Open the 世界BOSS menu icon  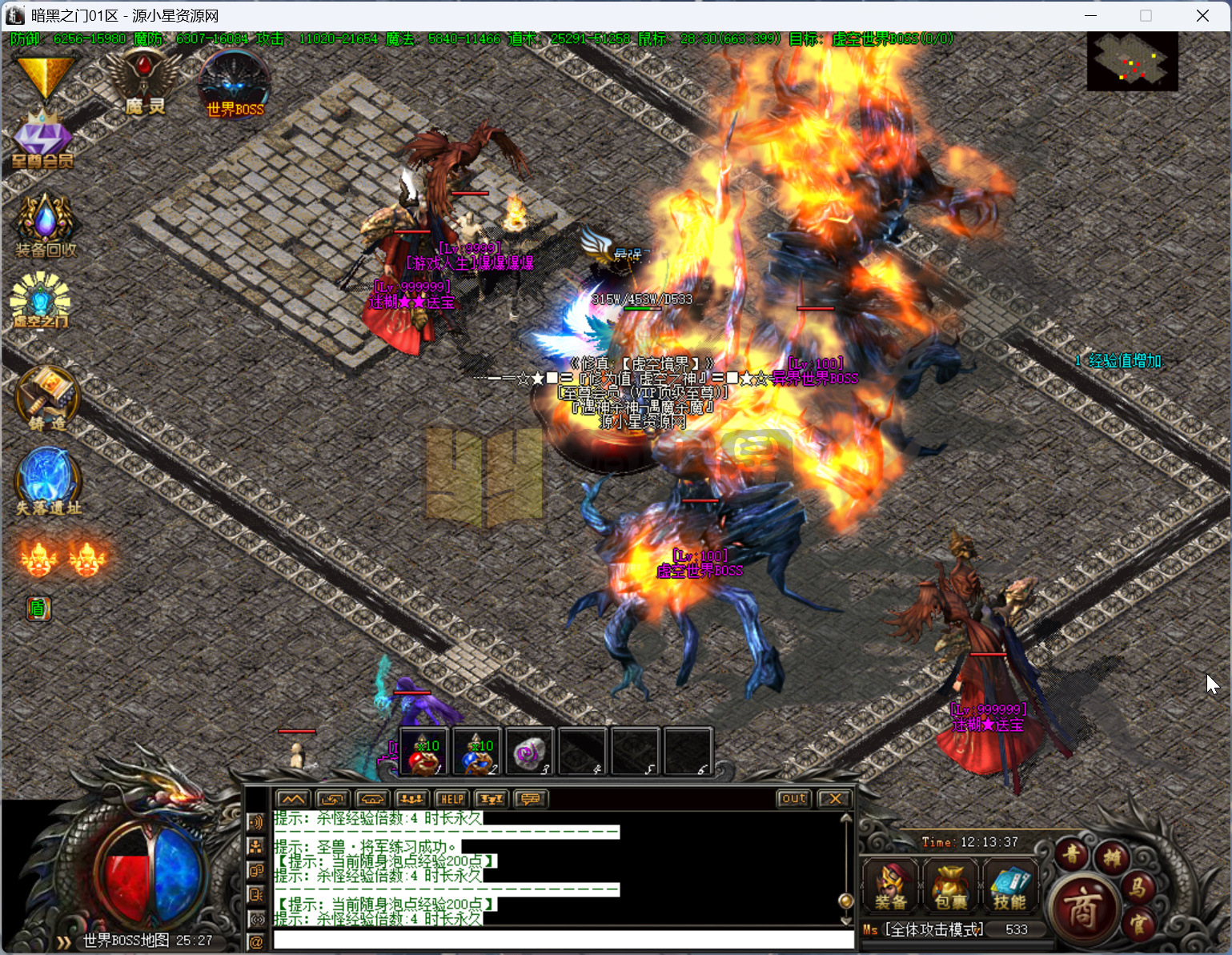point(234,86)
